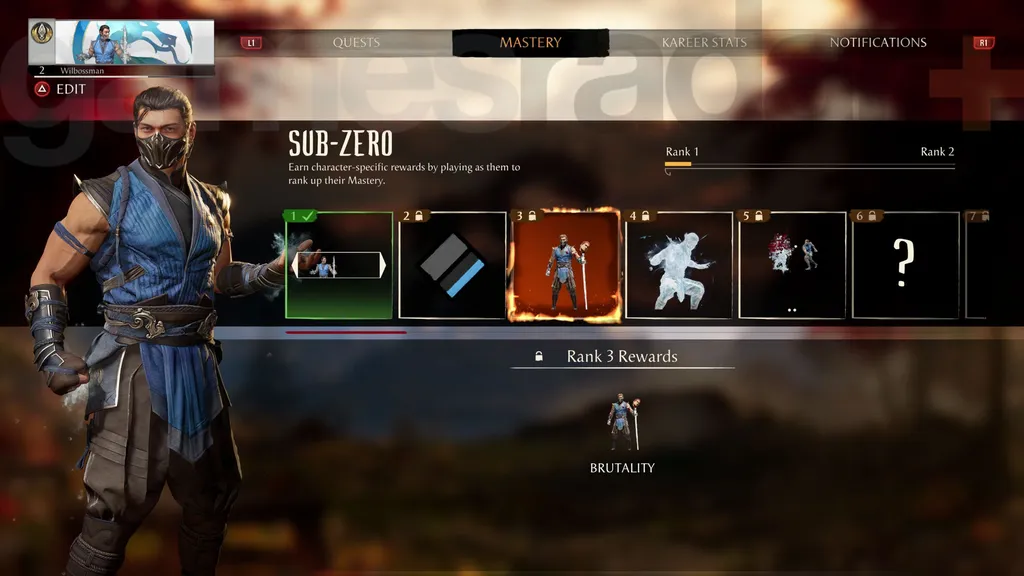
Task: Switch to the Quests tab
Action: [x=356, y=43]
